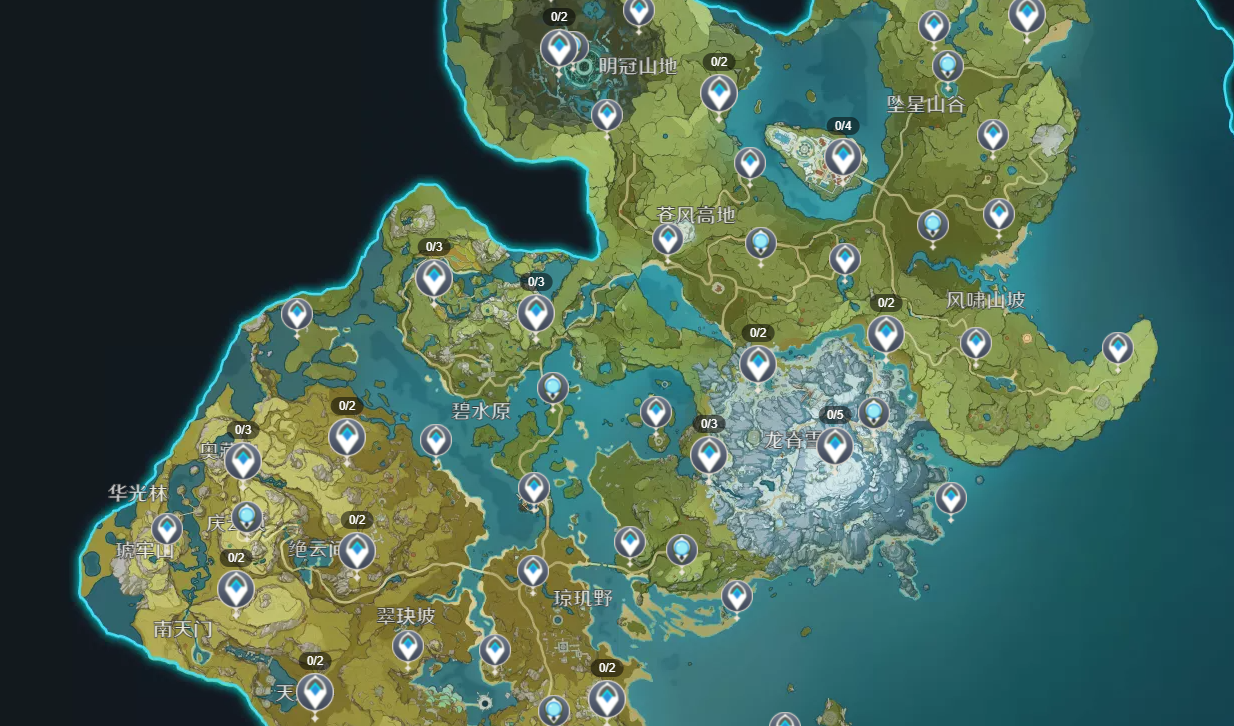Screen dimensions: 1234x726
Task: Pick the 0/3 marker on 奥藏山 label
Action: click(x=243, y=461)
